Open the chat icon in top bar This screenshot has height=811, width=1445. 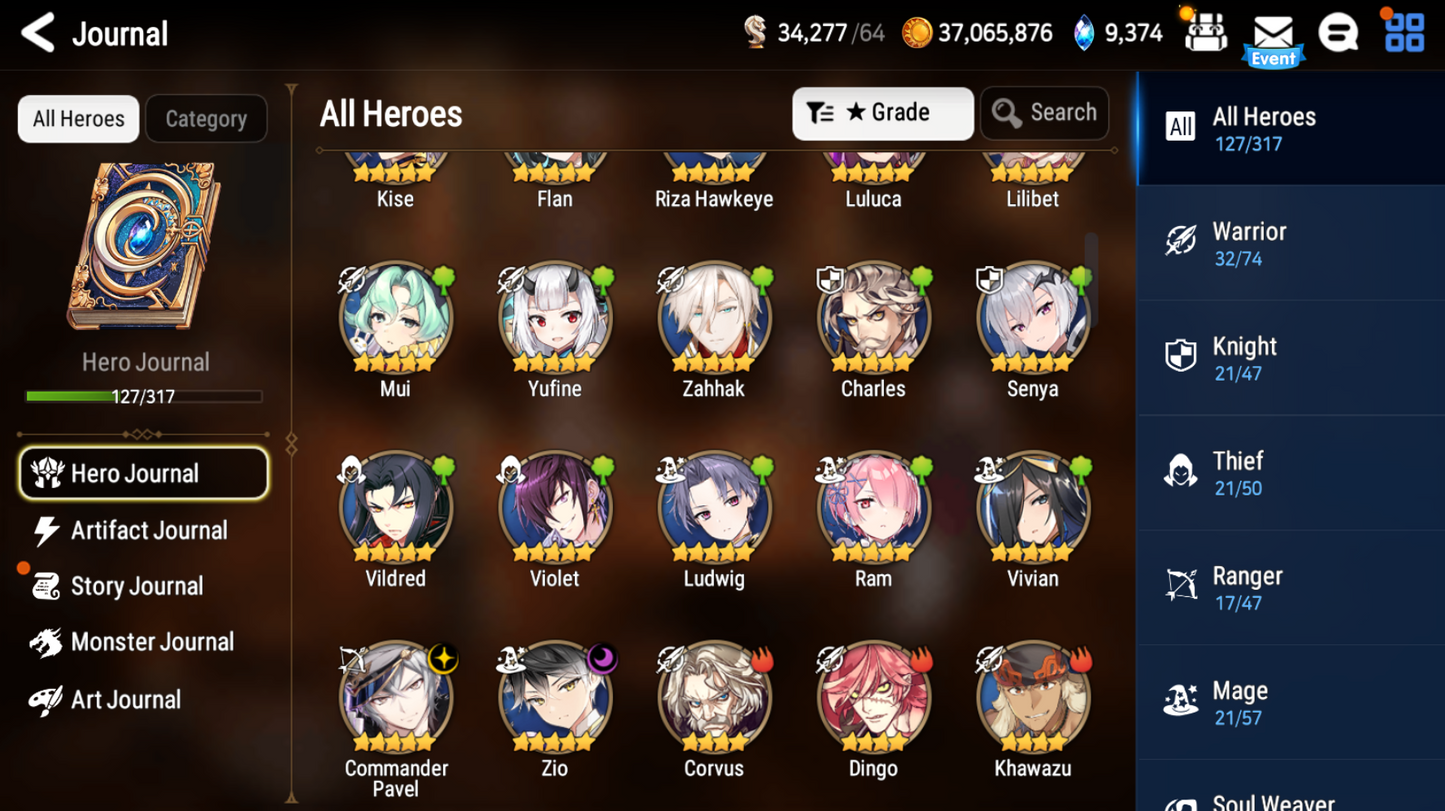pos(1339,32)
